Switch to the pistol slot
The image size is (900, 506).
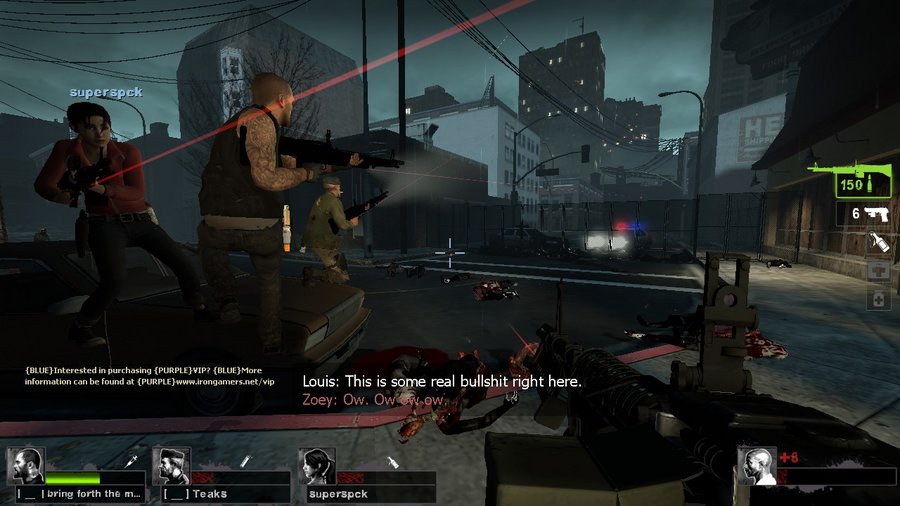tap(862, 213)
